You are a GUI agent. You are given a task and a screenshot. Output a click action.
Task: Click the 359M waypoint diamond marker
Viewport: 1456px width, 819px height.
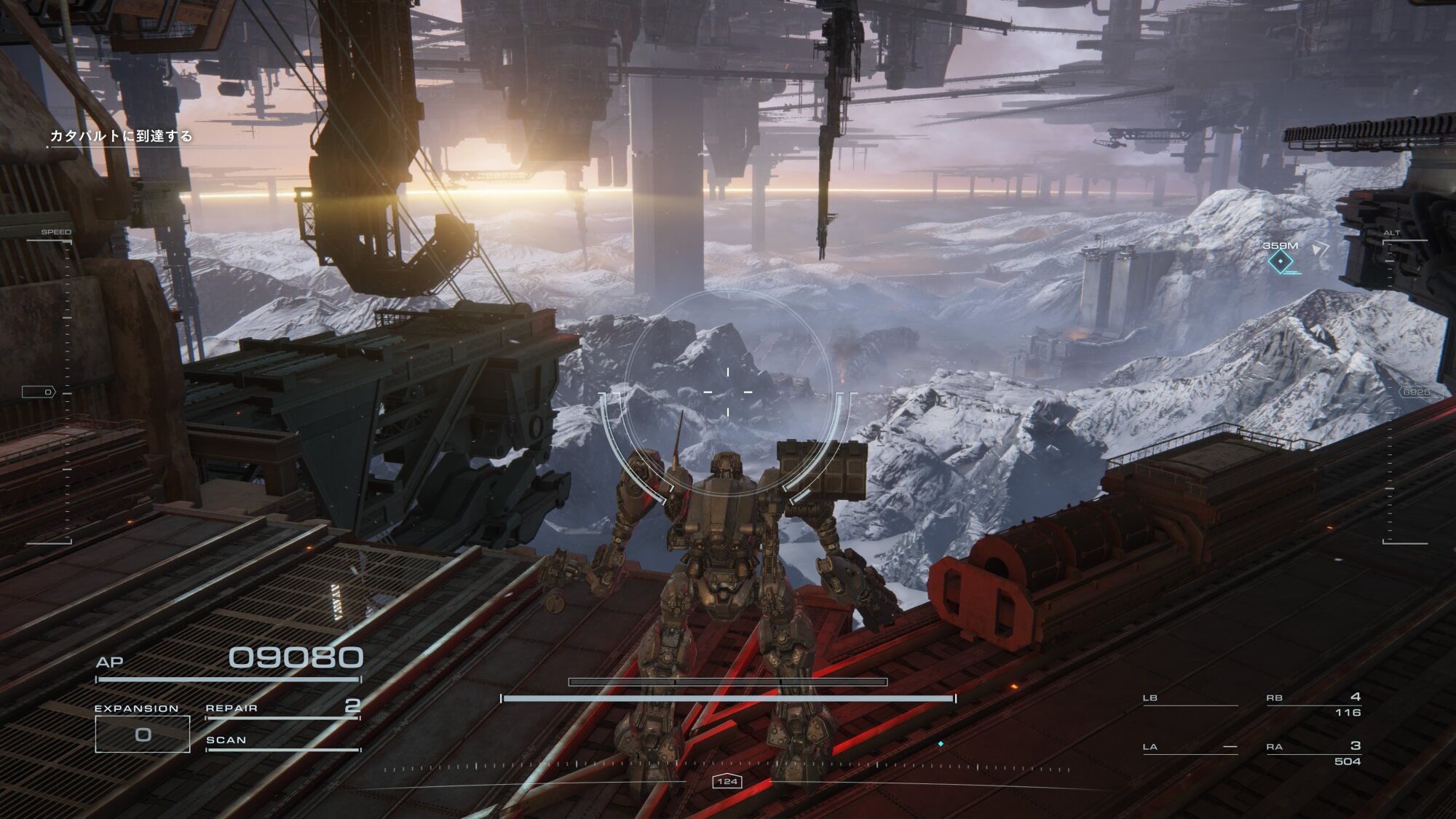coord(1280,261)
